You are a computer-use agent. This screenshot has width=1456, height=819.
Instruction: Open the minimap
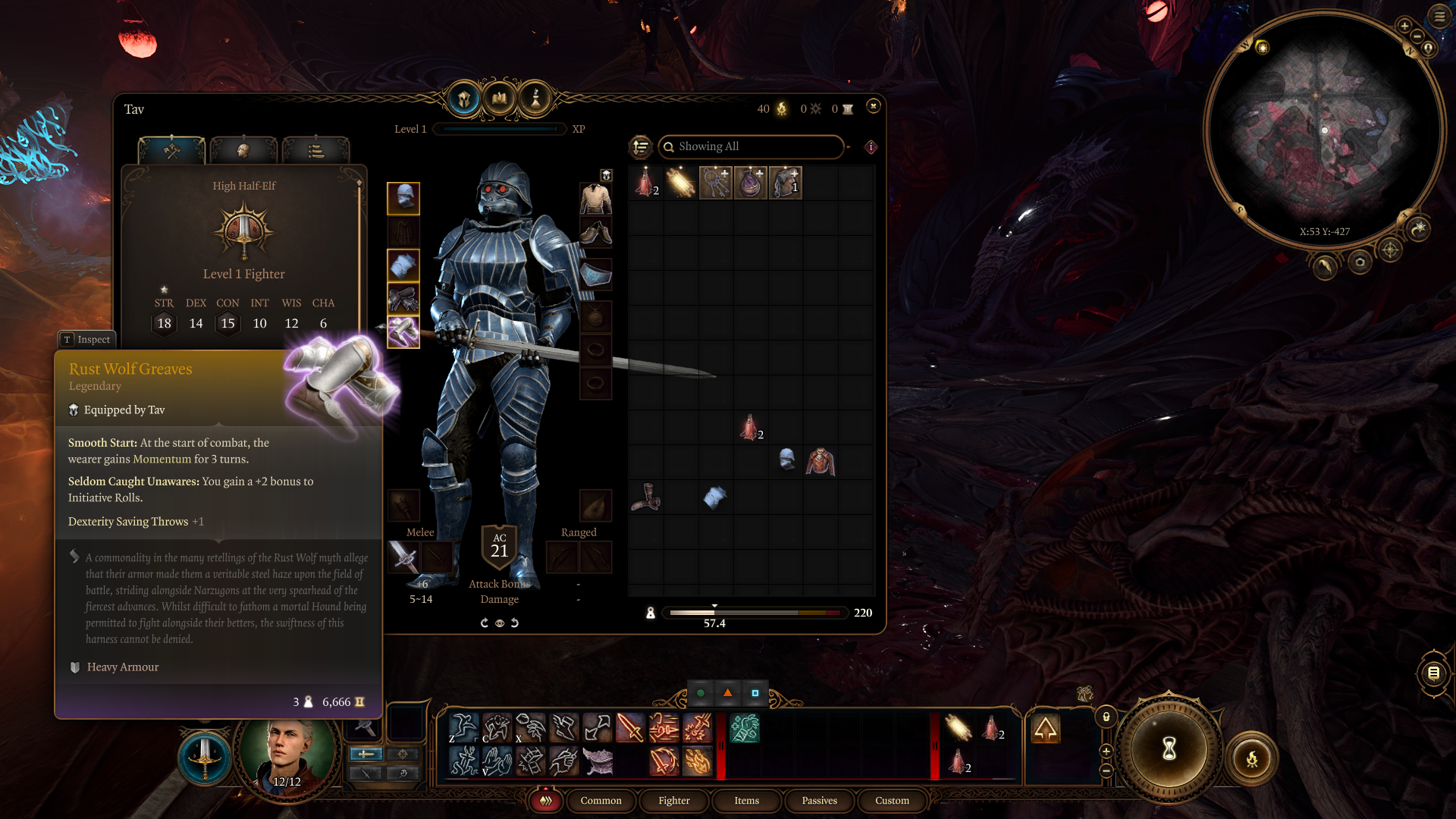(x=1324, y=129)
